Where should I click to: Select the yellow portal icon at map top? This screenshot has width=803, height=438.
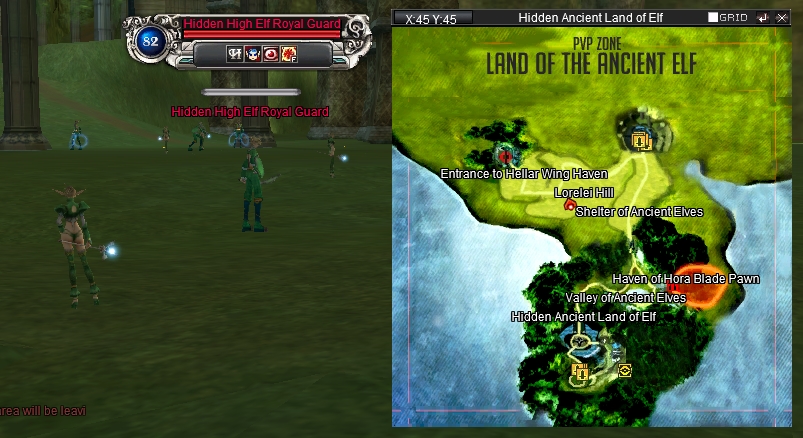click(x=642, y=142)
